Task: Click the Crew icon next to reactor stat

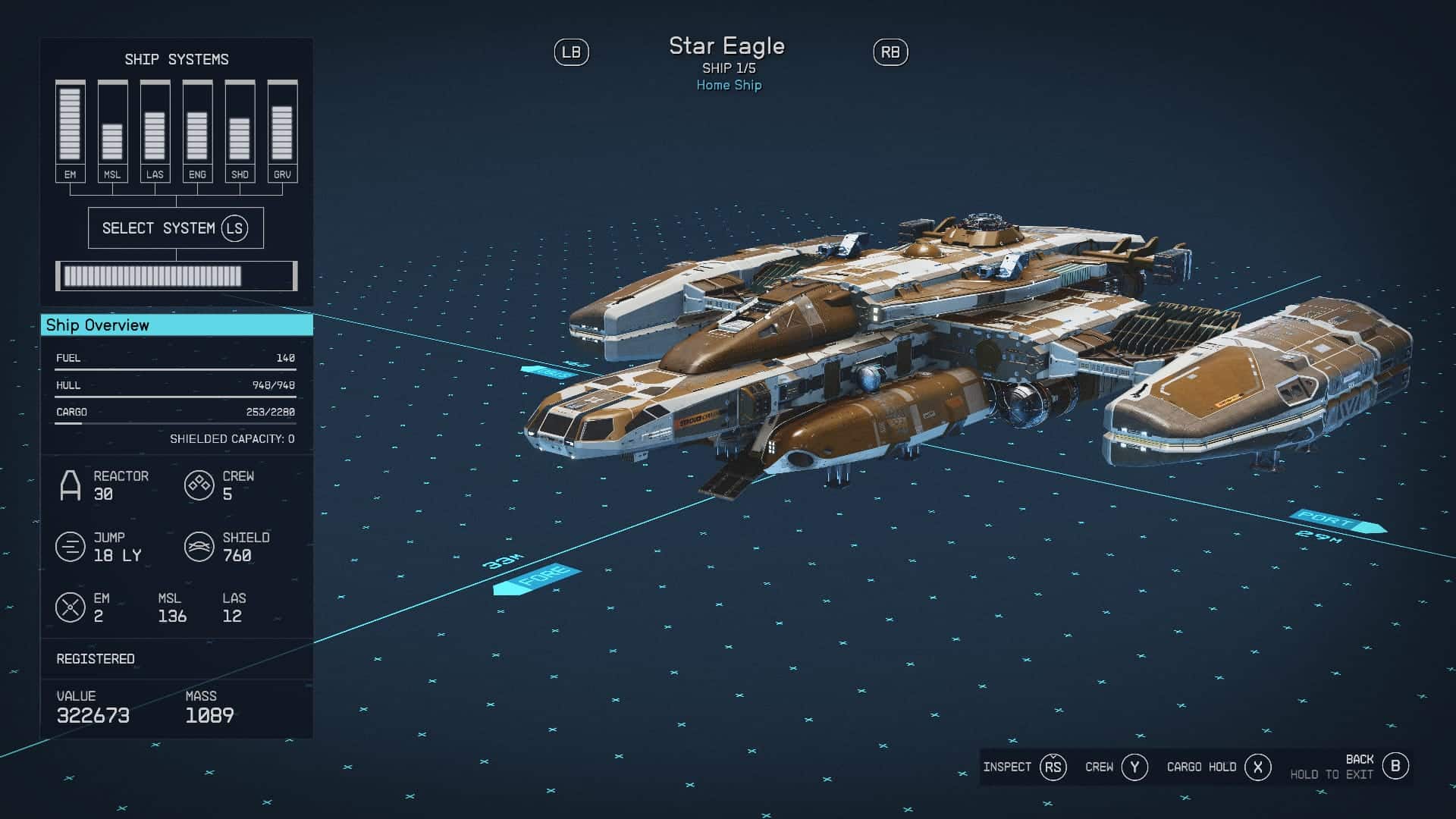Action: click(x=199, y=485)
